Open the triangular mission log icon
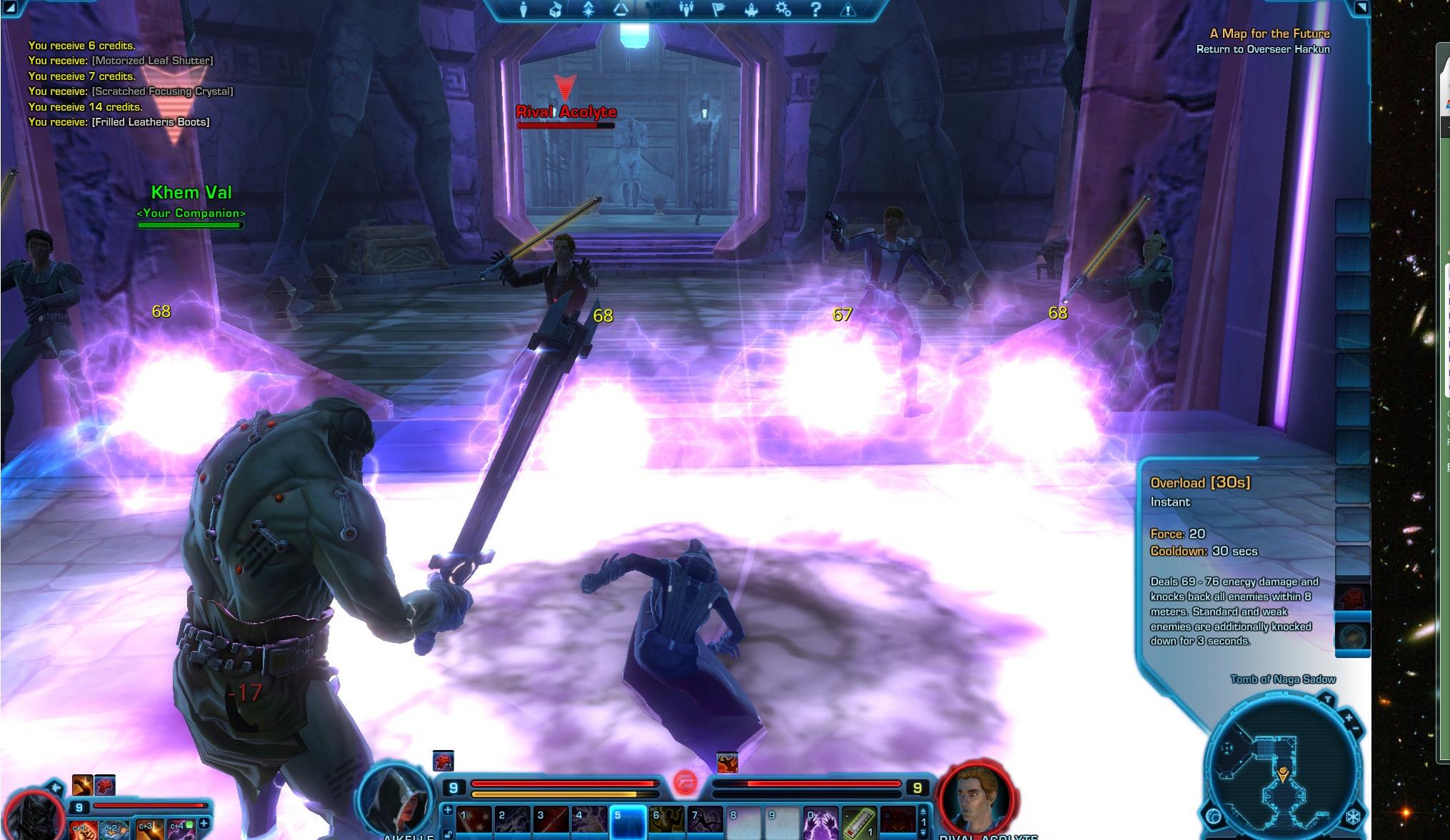This screenshot has height=840, width=1450. point(621,9)
